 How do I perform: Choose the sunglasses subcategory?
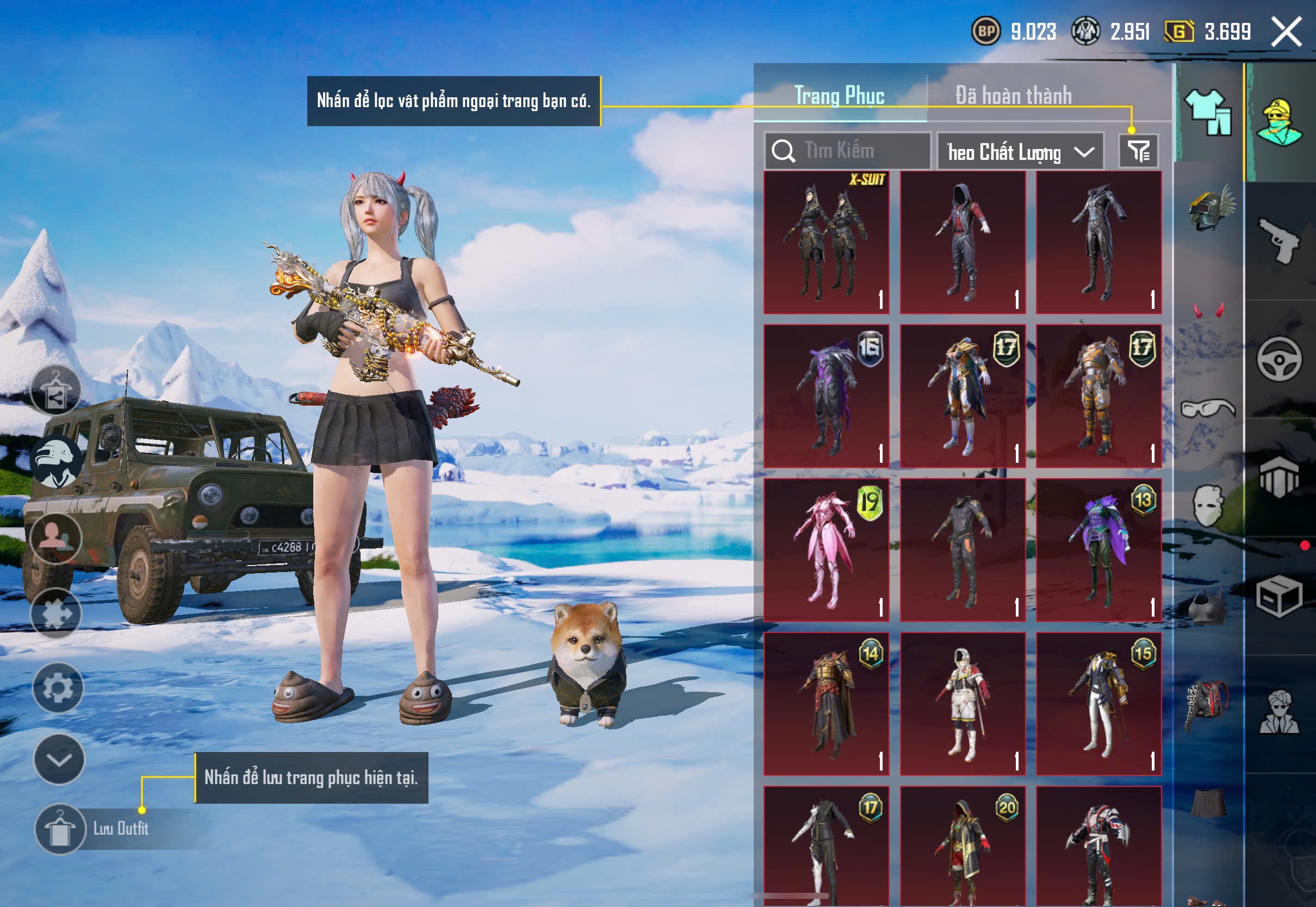click(x=1208, y=408)
